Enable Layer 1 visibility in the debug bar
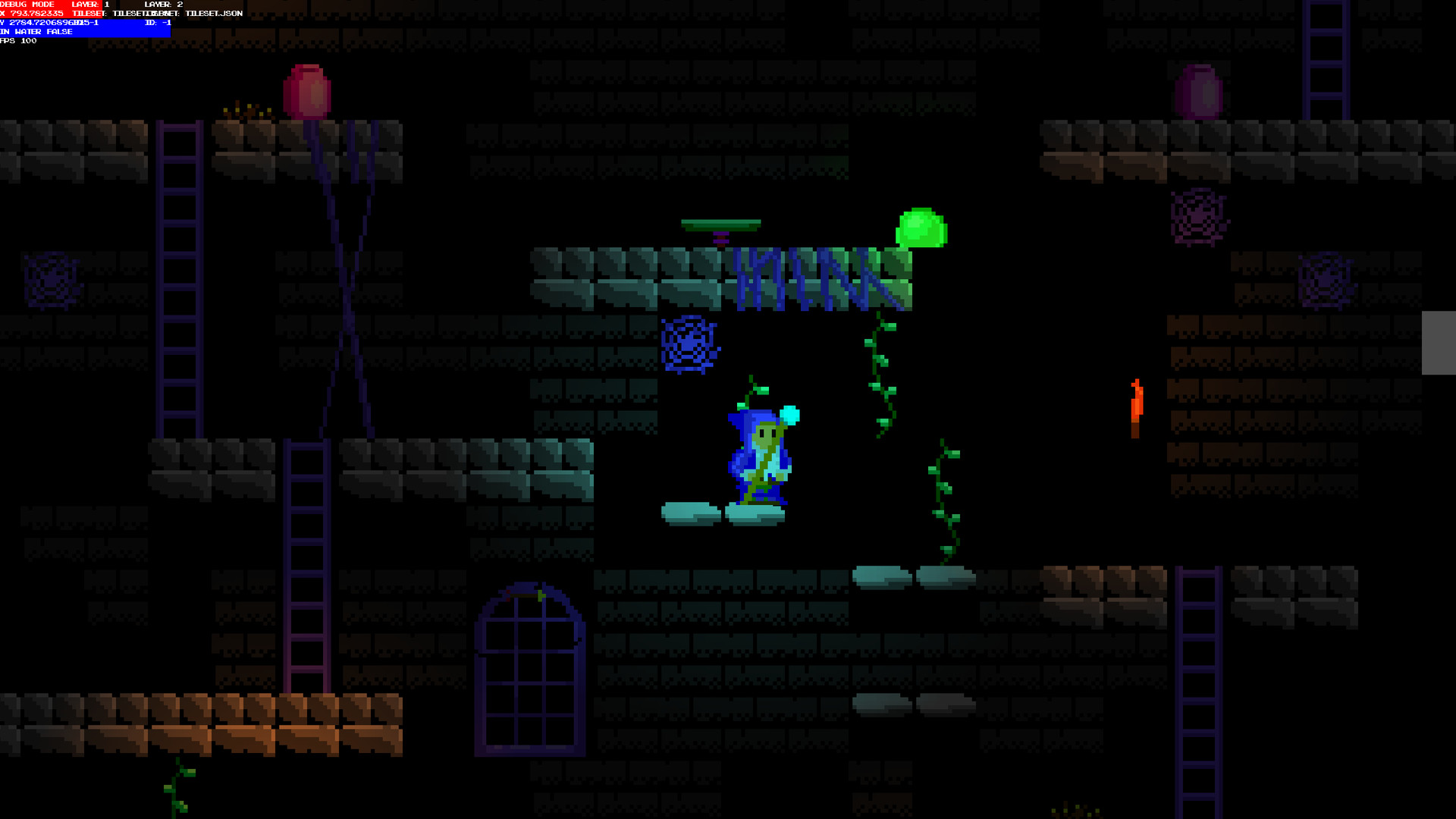 (x=89, y=5)
